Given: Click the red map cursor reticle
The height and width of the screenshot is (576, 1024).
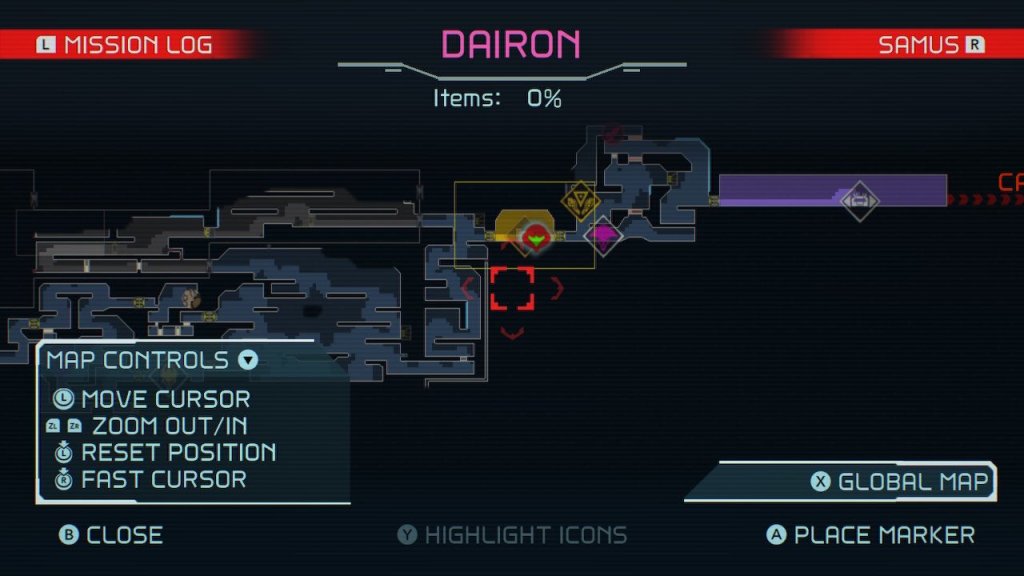Looking at the screenshot, I should [x=512, y=288].
